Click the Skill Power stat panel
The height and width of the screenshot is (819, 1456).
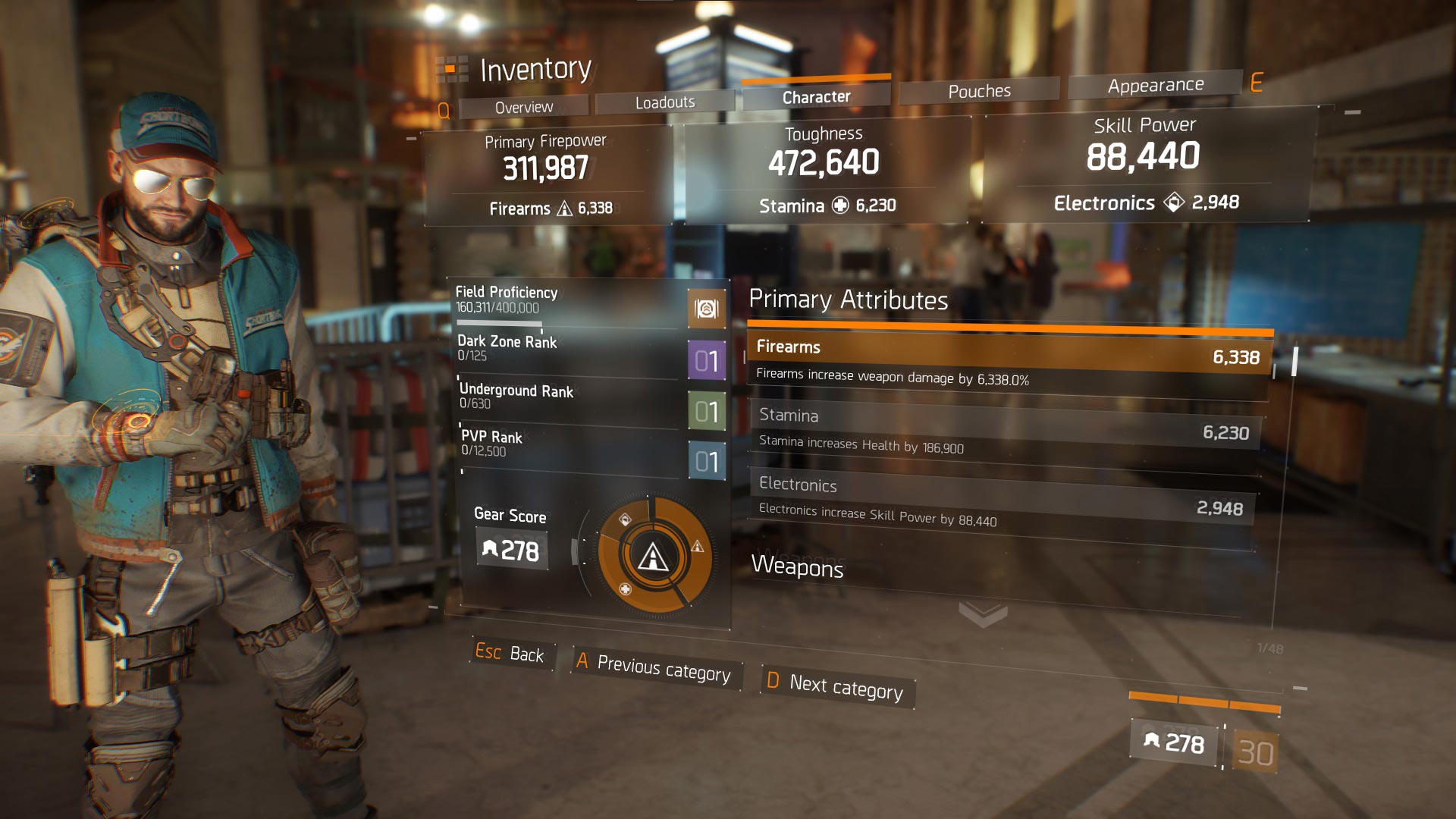[x=1145, y=164]
